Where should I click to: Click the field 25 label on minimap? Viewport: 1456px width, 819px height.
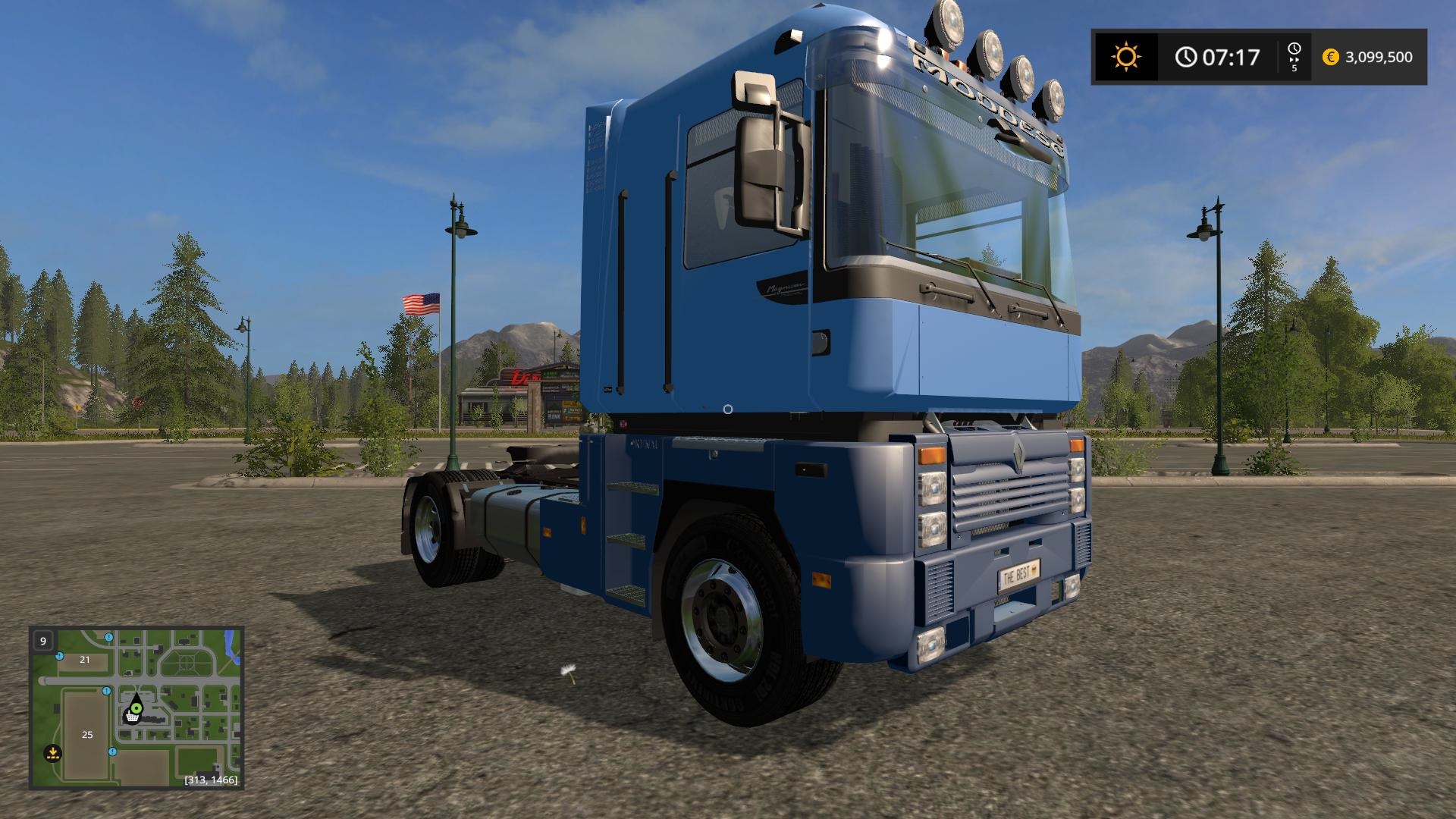[x=87, y=735]
